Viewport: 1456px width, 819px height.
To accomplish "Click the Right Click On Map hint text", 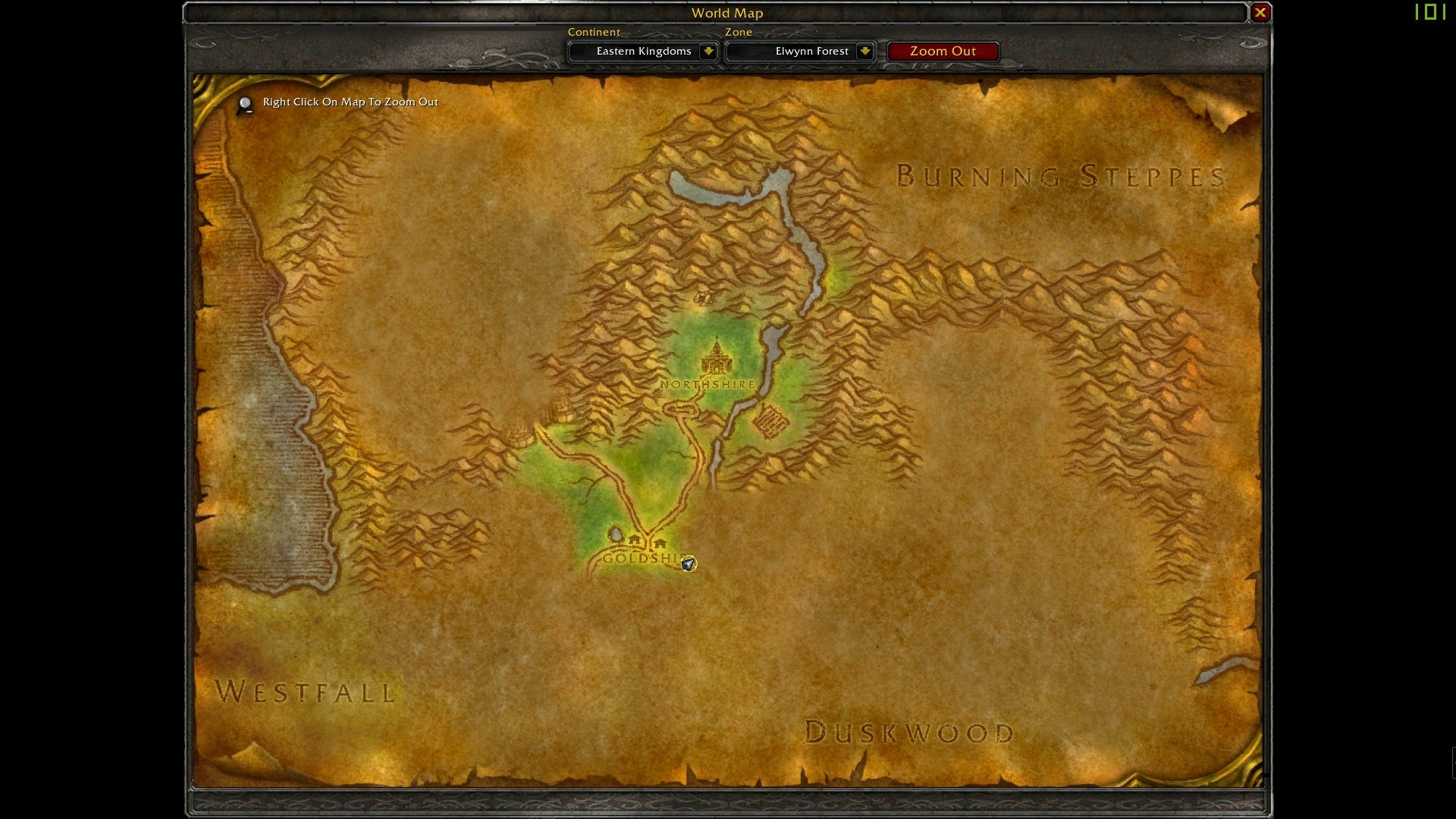I will pos(350,102).
